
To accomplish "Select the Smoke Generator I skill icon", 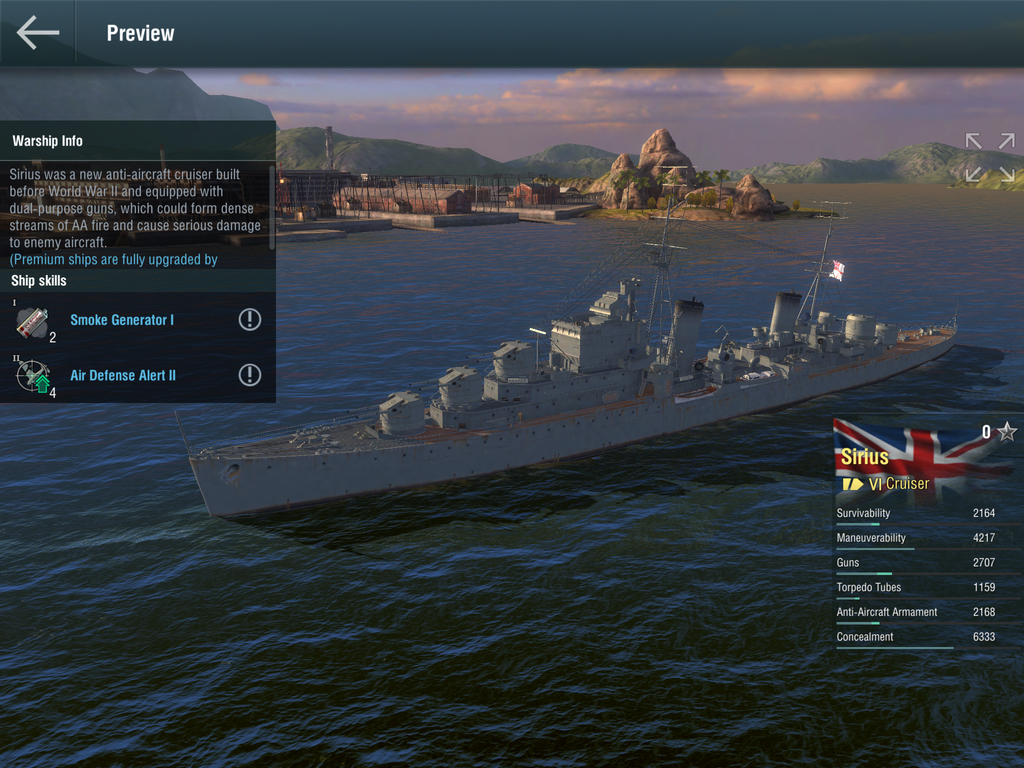I will click(32, 321).
